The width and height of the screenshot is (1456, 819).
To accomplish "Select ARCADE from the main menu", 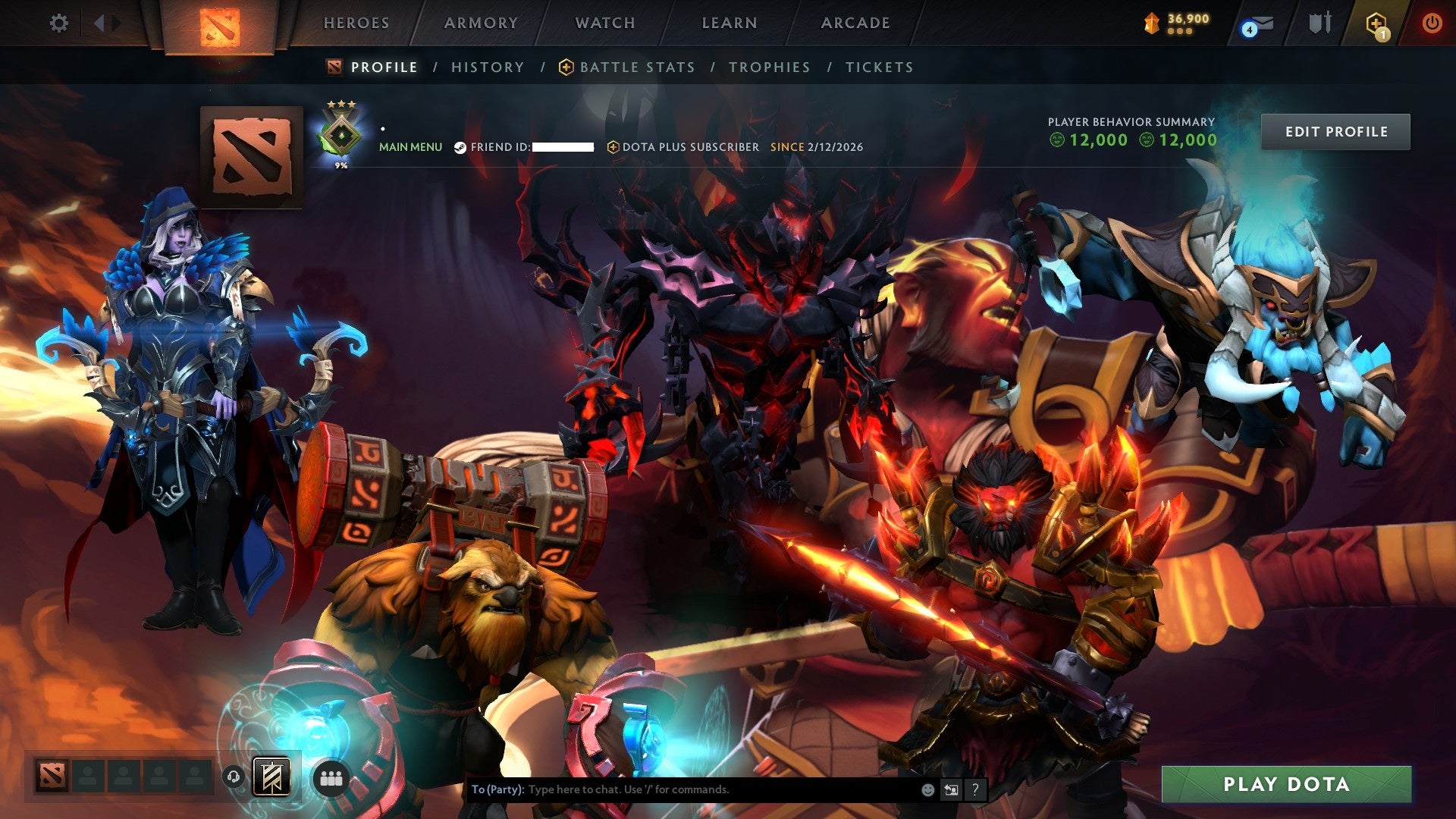I will [x=855, y=23].
